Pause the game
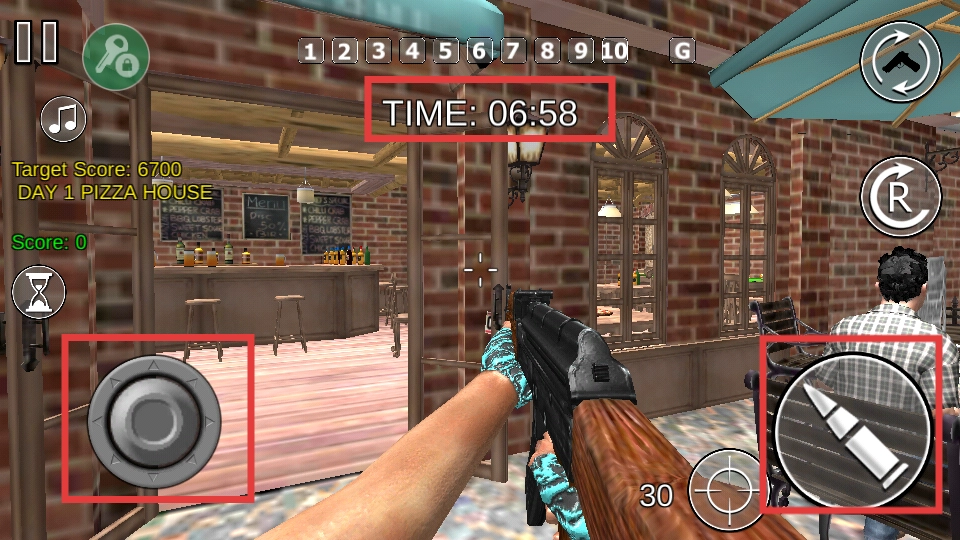The height and width of the screenshot is (540, 960). (x=37, y=42)
